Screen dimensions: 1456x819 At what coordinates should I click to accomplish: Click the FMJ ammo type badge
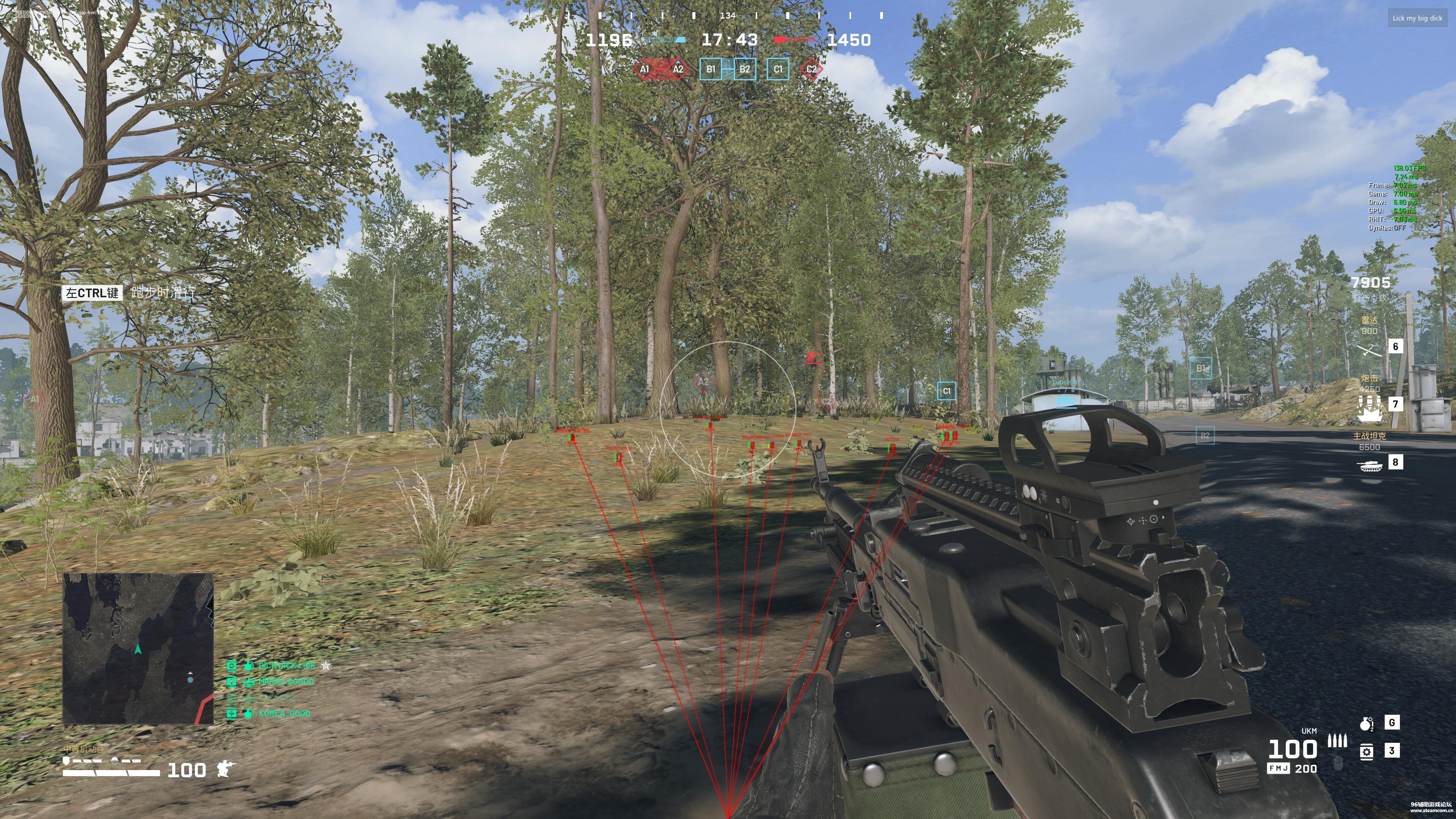tap(1278, 769)
